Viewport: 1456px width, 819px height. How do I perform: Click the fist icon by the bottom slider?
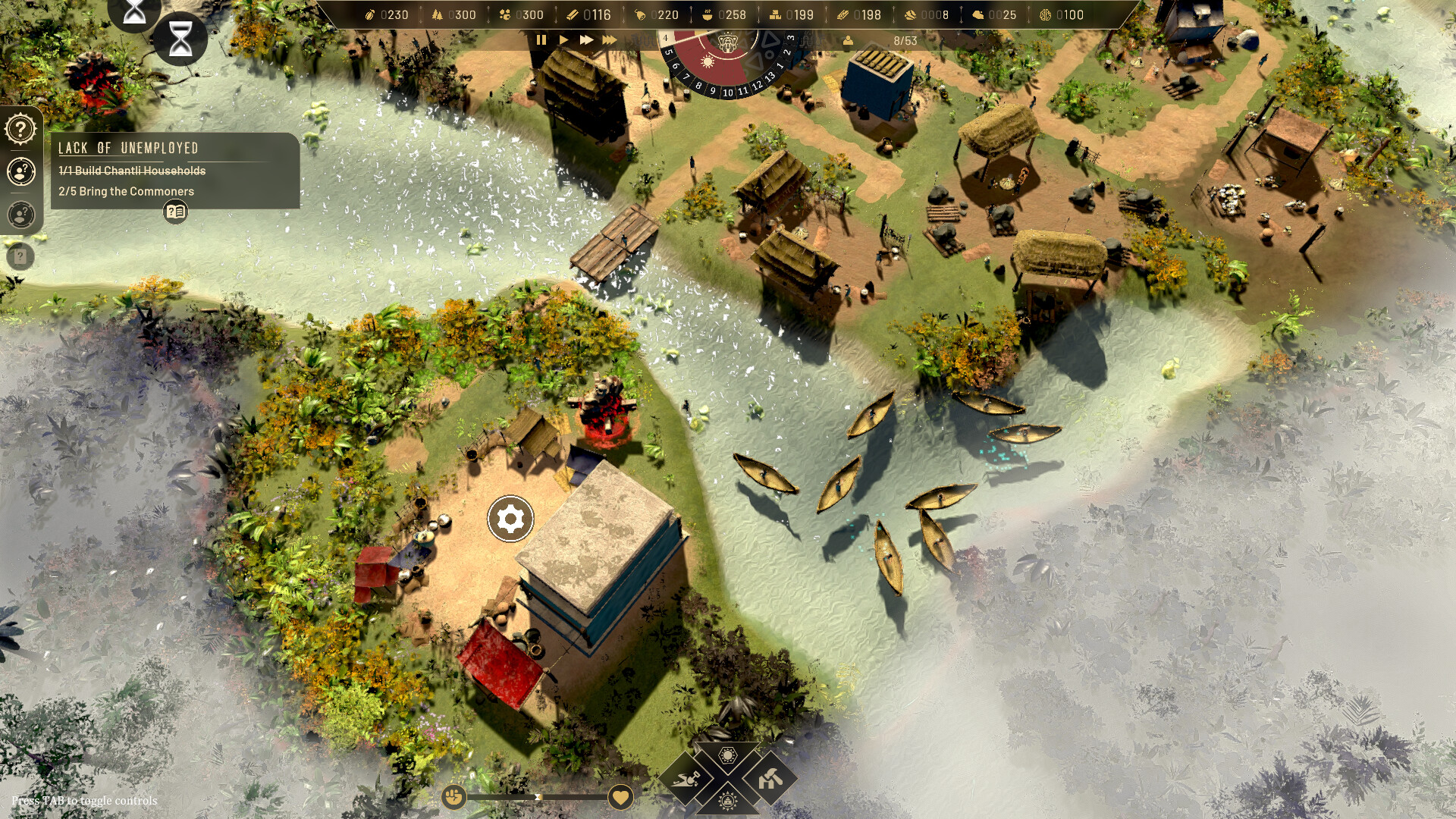click(x=453, y=797)
